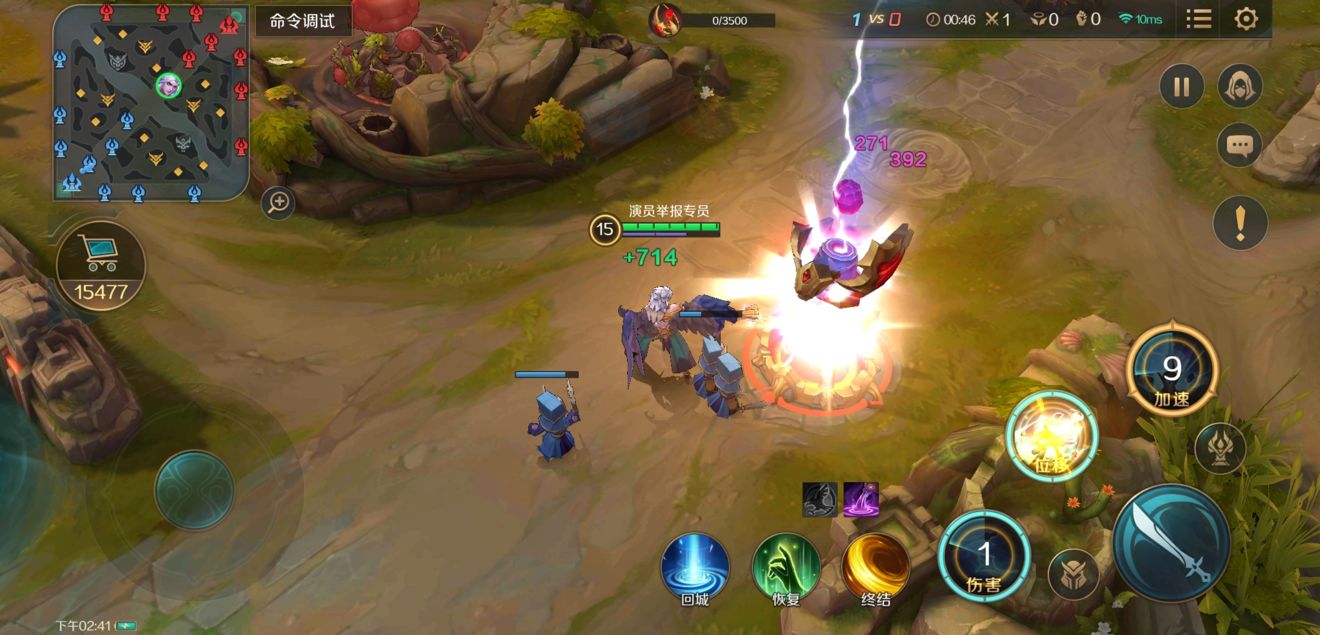Pause the match
Screen dimensions: 1320x635
(1182, 87)
